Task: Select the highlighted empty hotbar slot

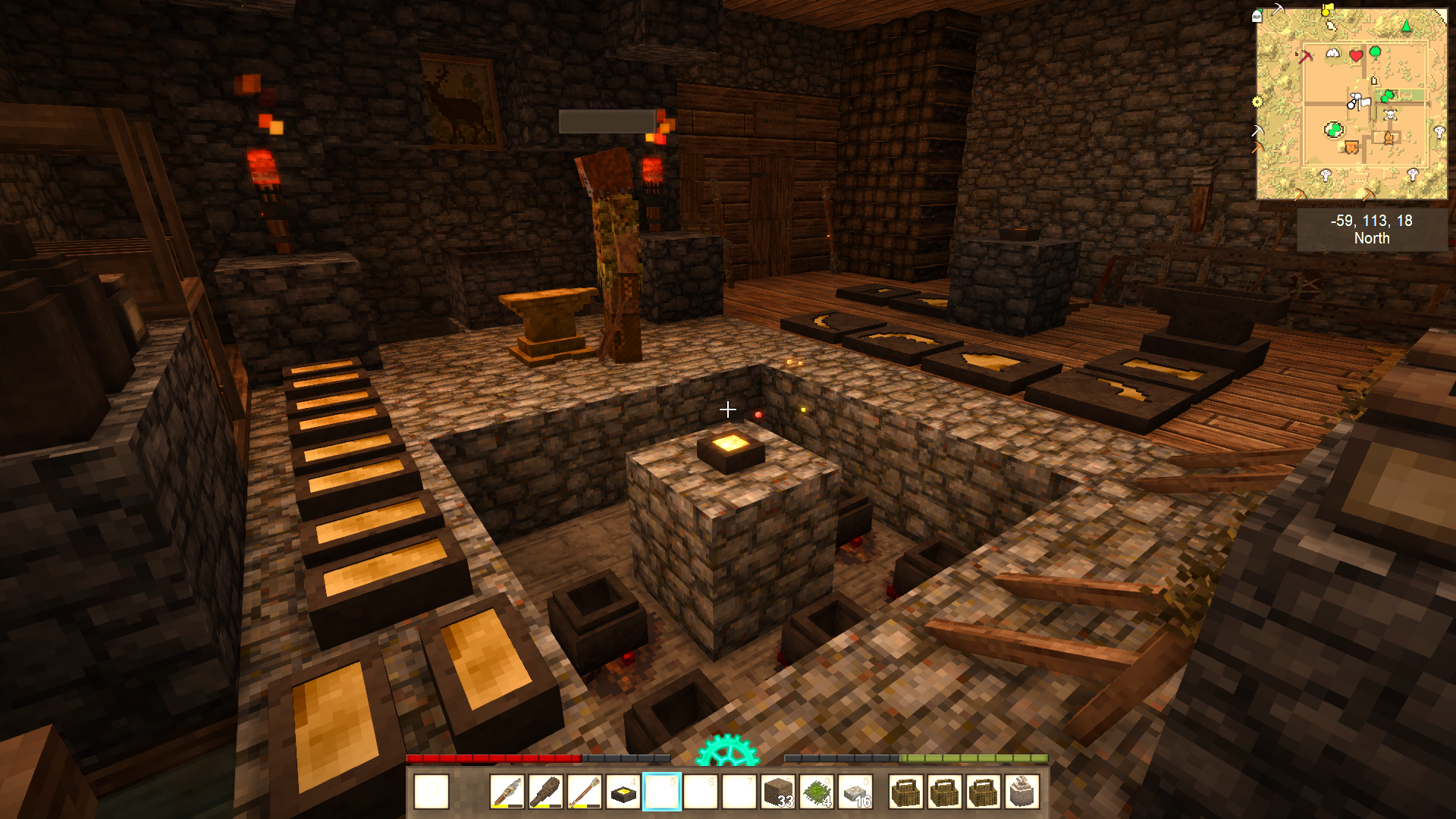Action: point(662,792)
